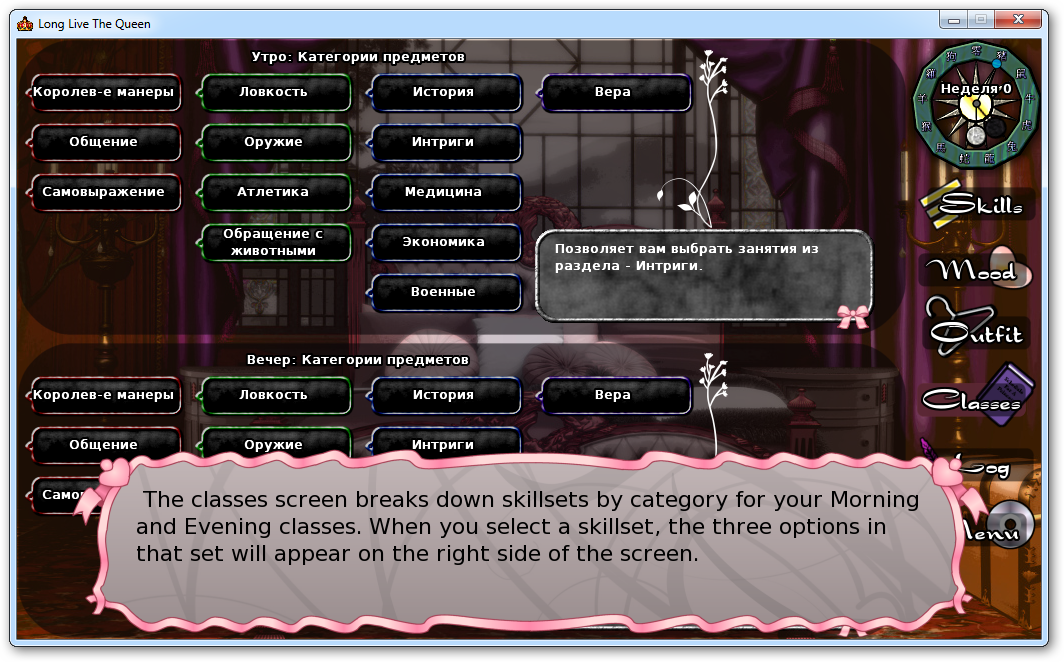Open the Skills screen

[972, 204]
